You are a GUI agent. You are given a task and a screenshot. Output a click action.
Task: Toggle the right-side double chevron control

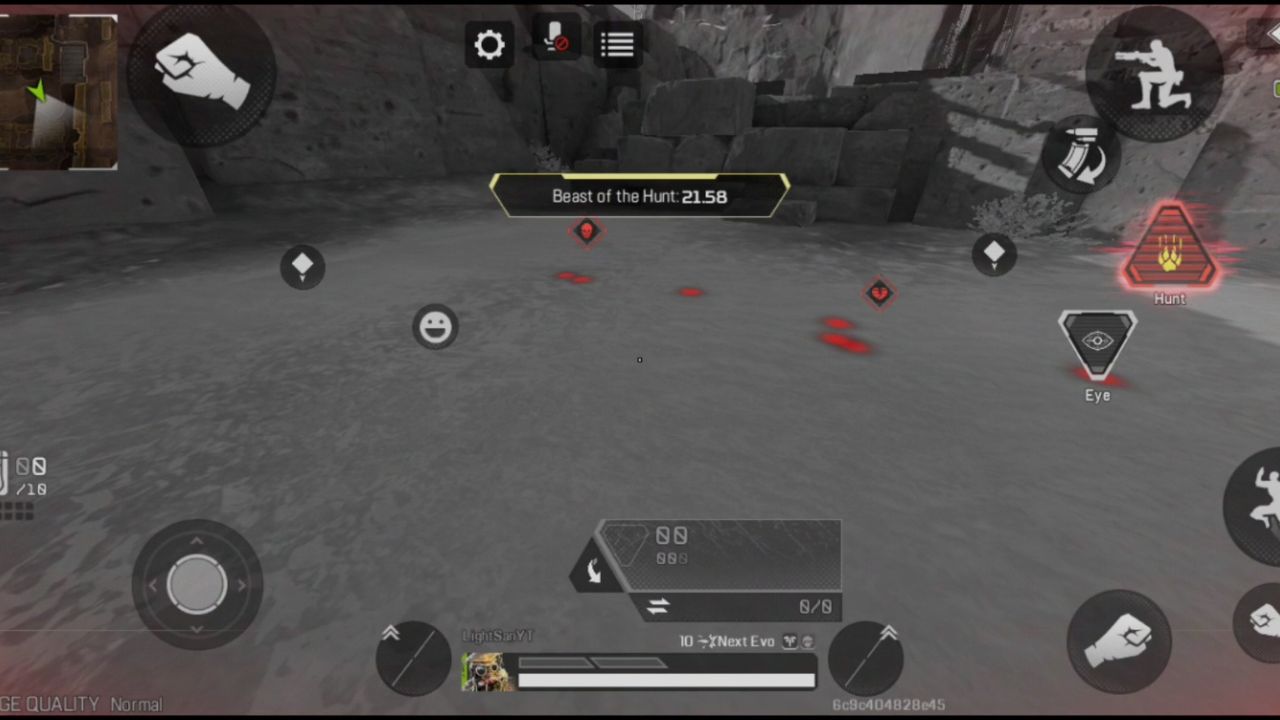(x=890, y=633)
